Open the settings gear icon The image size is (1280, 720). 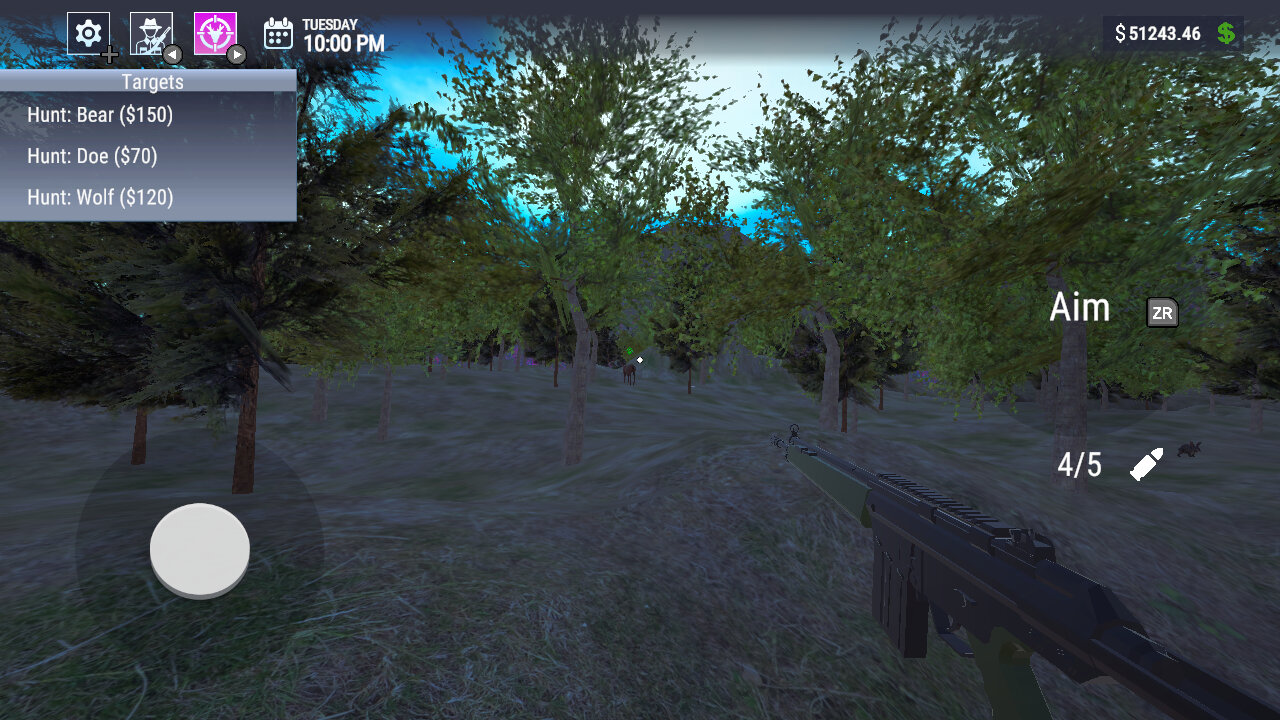(89, 30)
